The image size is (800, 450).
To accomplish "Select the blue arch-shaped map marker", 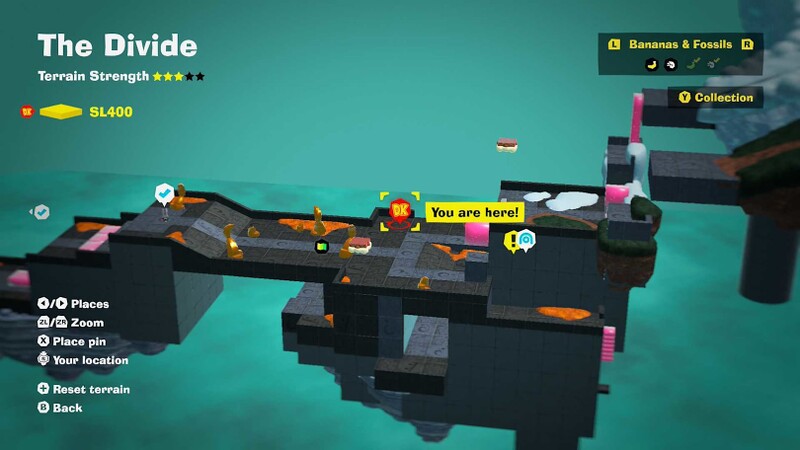I will coord(526,239).
